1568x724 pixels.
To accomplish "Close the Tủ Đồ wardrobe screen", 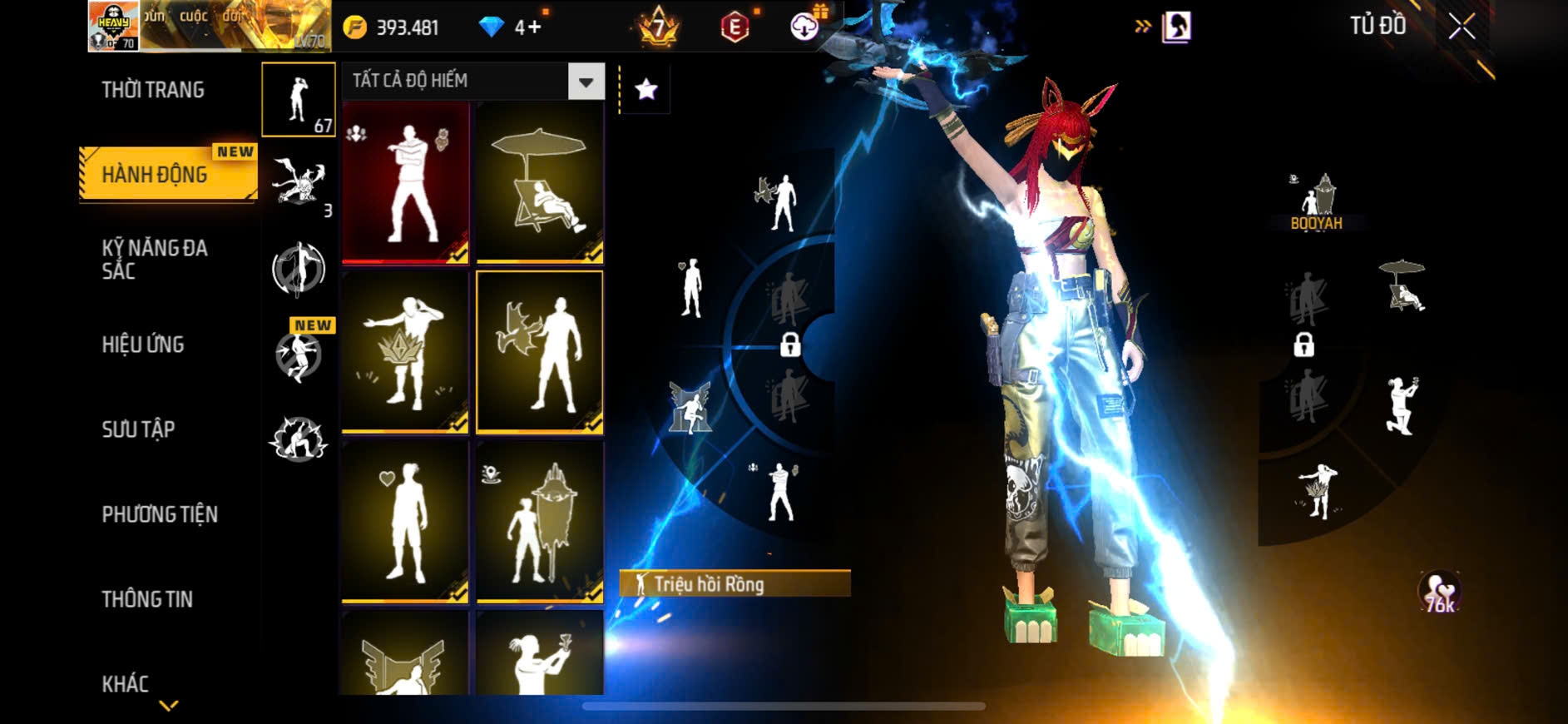I will 1462,27.
